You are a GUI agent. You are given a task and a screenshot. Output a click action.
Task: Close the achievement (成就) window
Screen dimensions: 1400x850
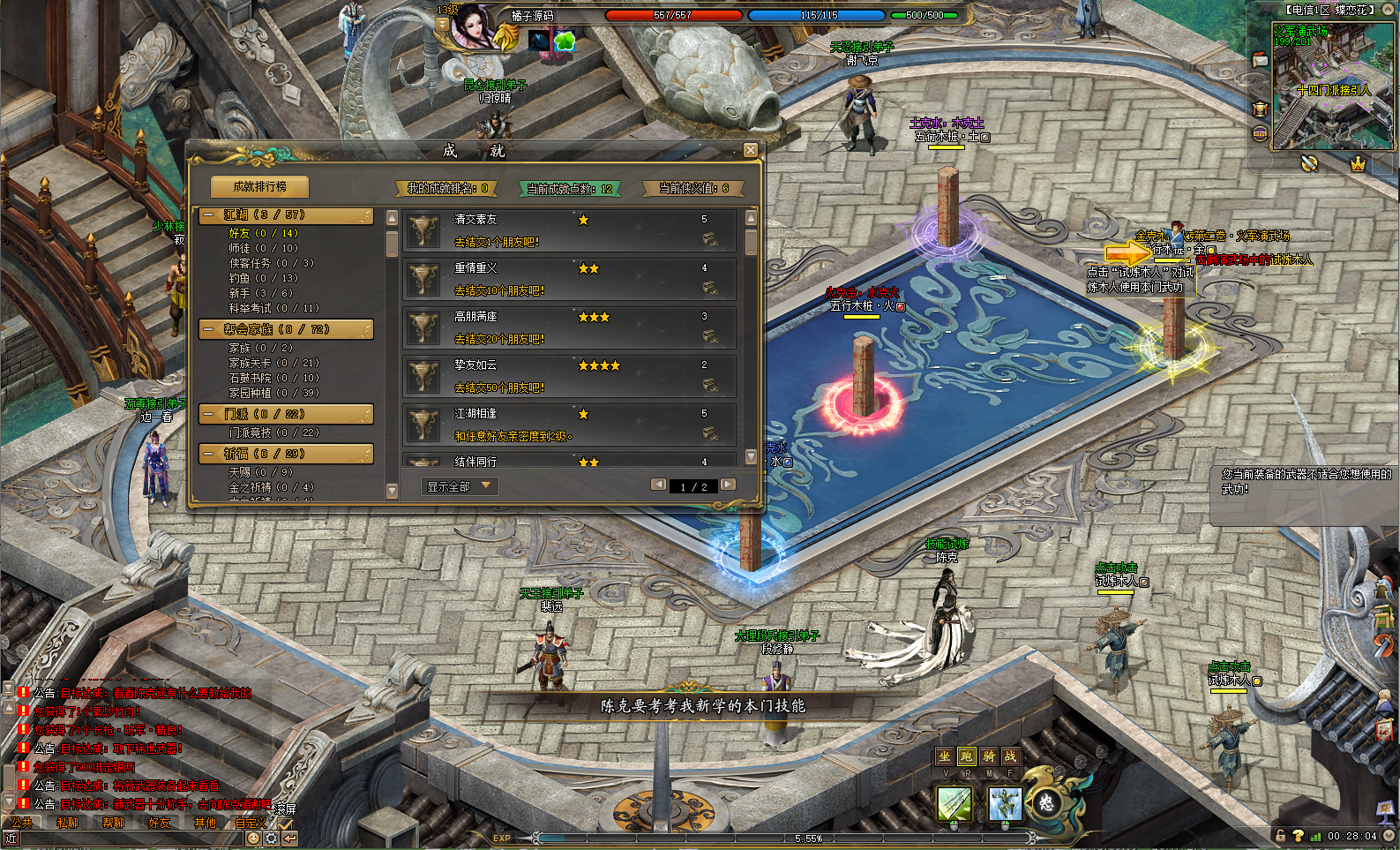[750, 150]
